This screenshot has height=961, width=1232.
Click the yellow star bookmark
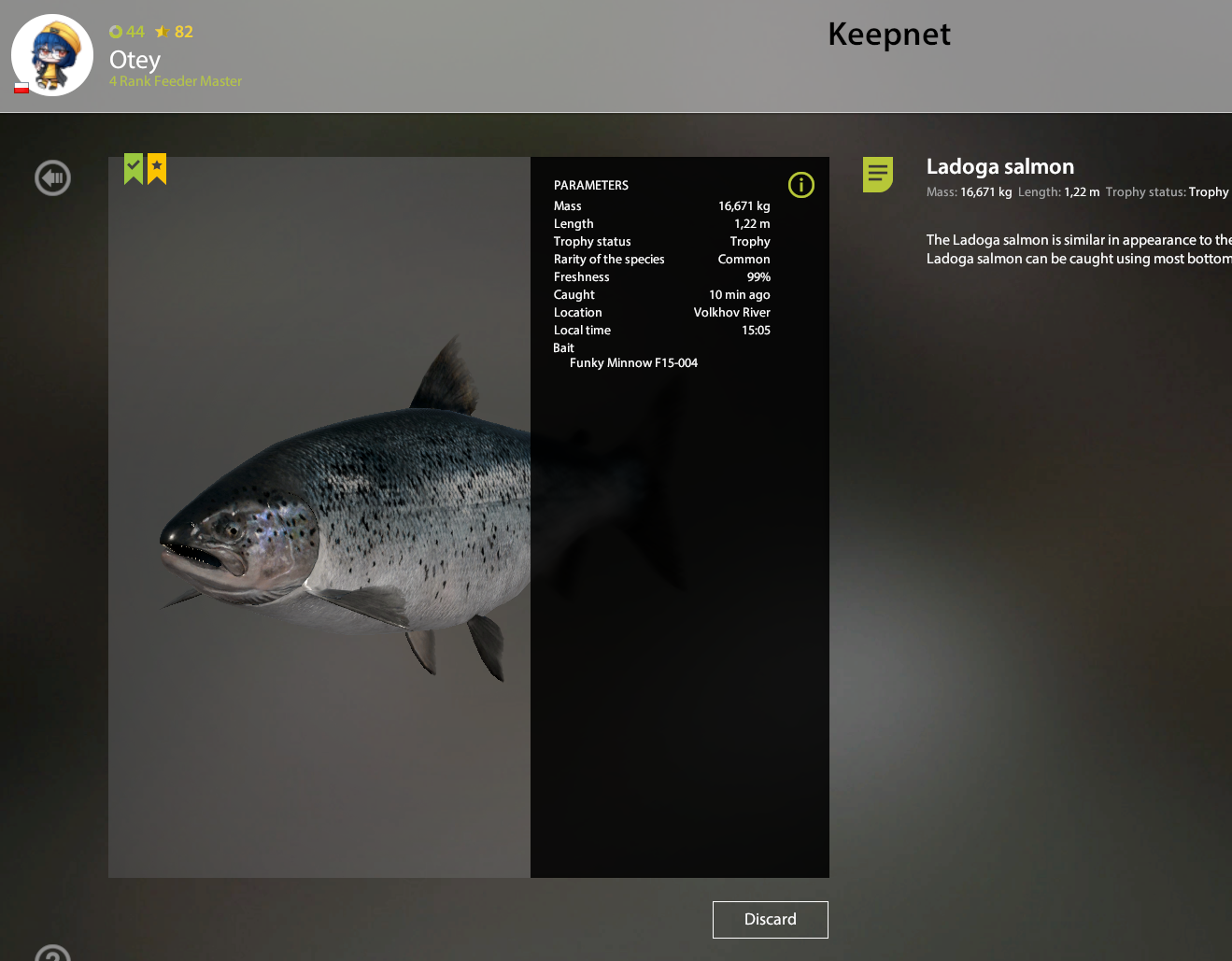[x=157, y=168]
